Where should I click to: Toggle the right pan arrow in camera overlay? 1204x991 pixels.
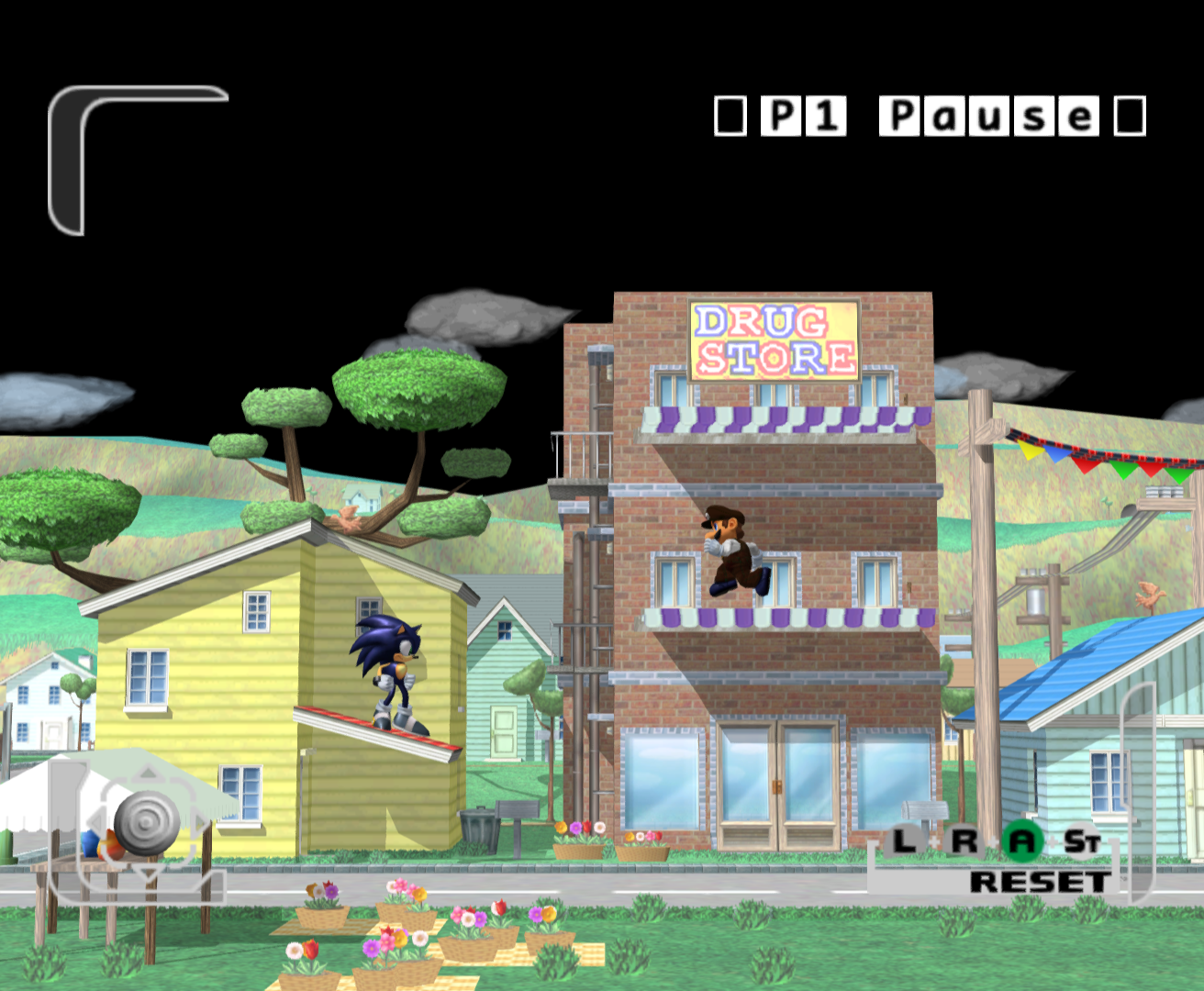201,820
